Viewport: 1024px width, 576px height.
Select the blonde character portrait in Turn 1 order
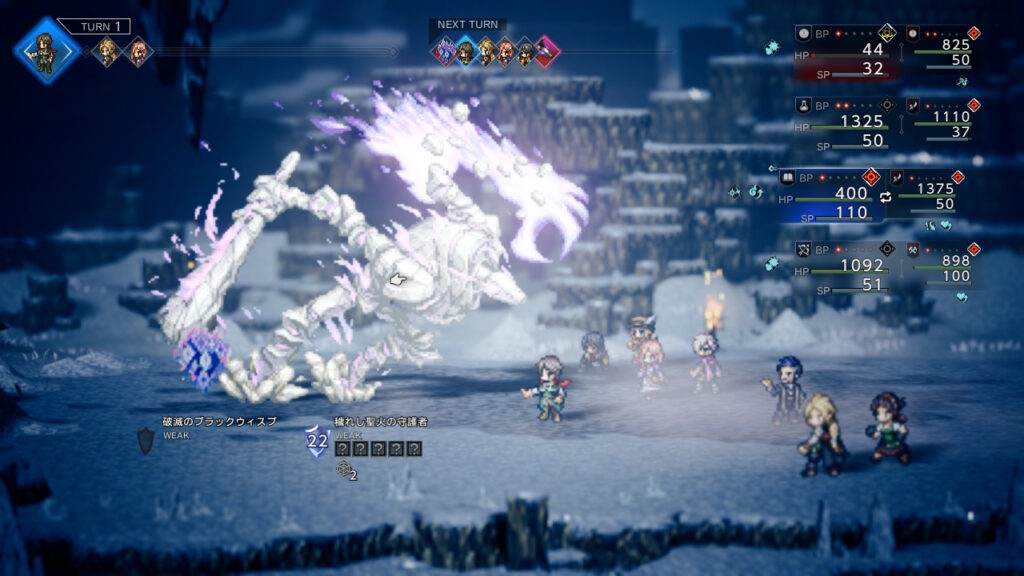point(105,51)
